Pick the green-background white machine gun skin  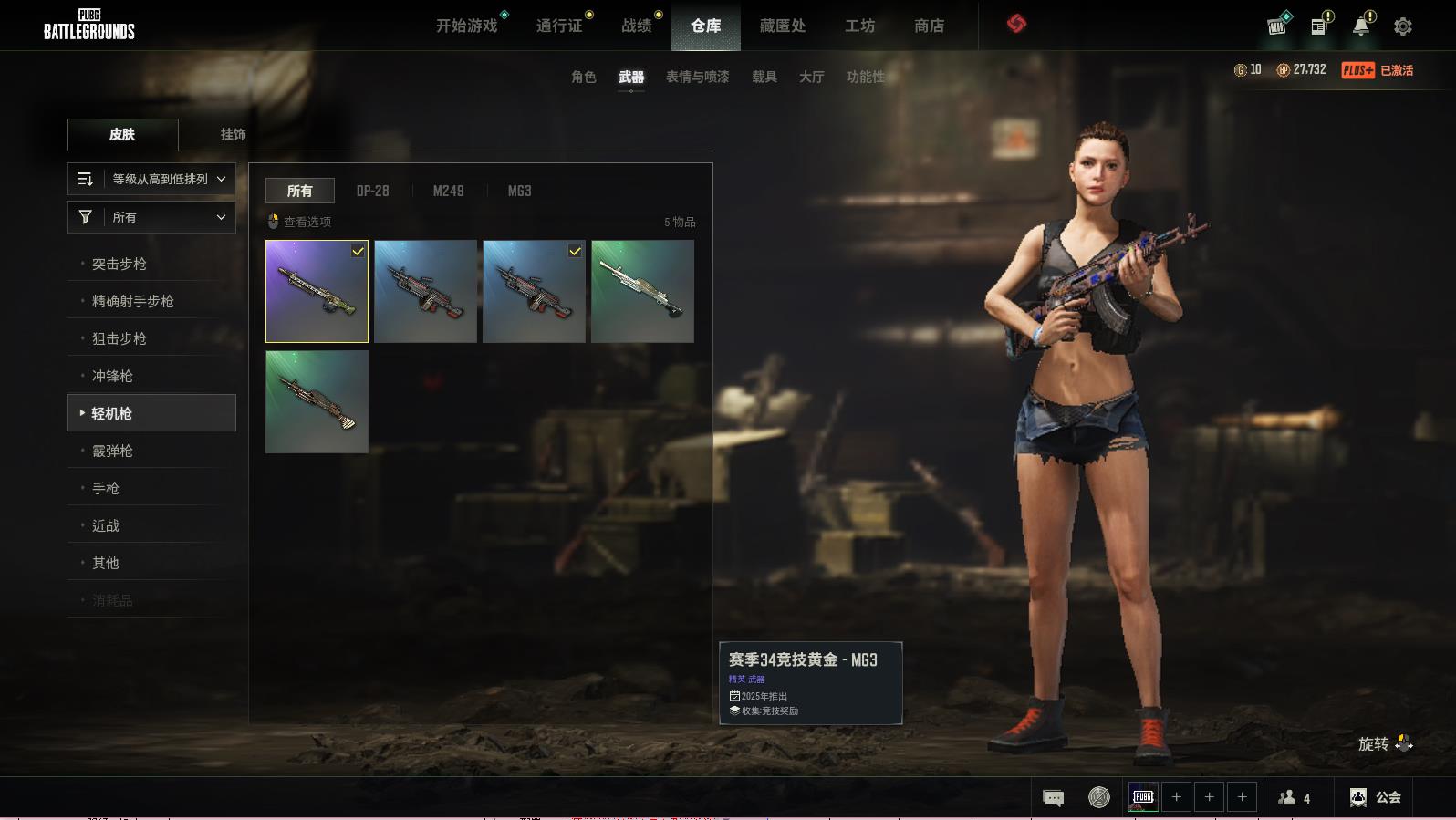642,292
